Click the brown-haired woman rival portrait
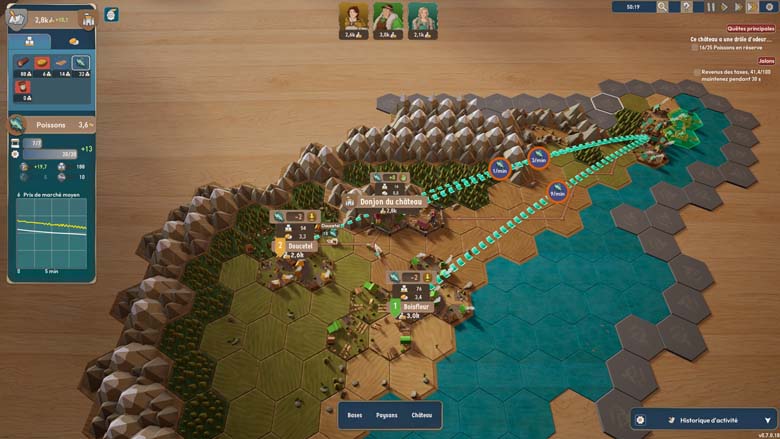Viewport: 780px width, 439px height. pyautogui.click(x=352, y=17)
